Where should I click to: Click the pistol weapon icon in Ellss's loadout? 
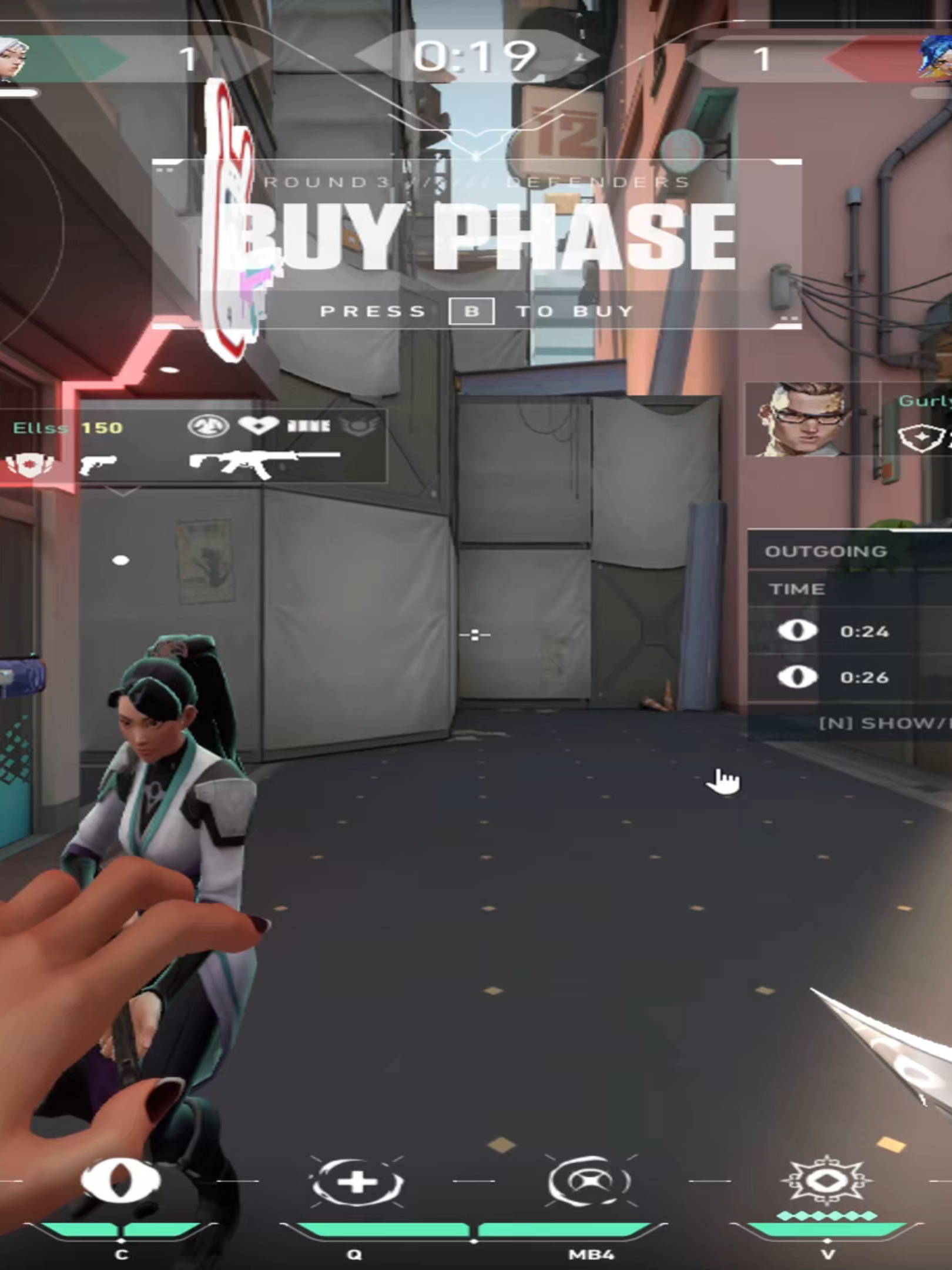[97, 464]
